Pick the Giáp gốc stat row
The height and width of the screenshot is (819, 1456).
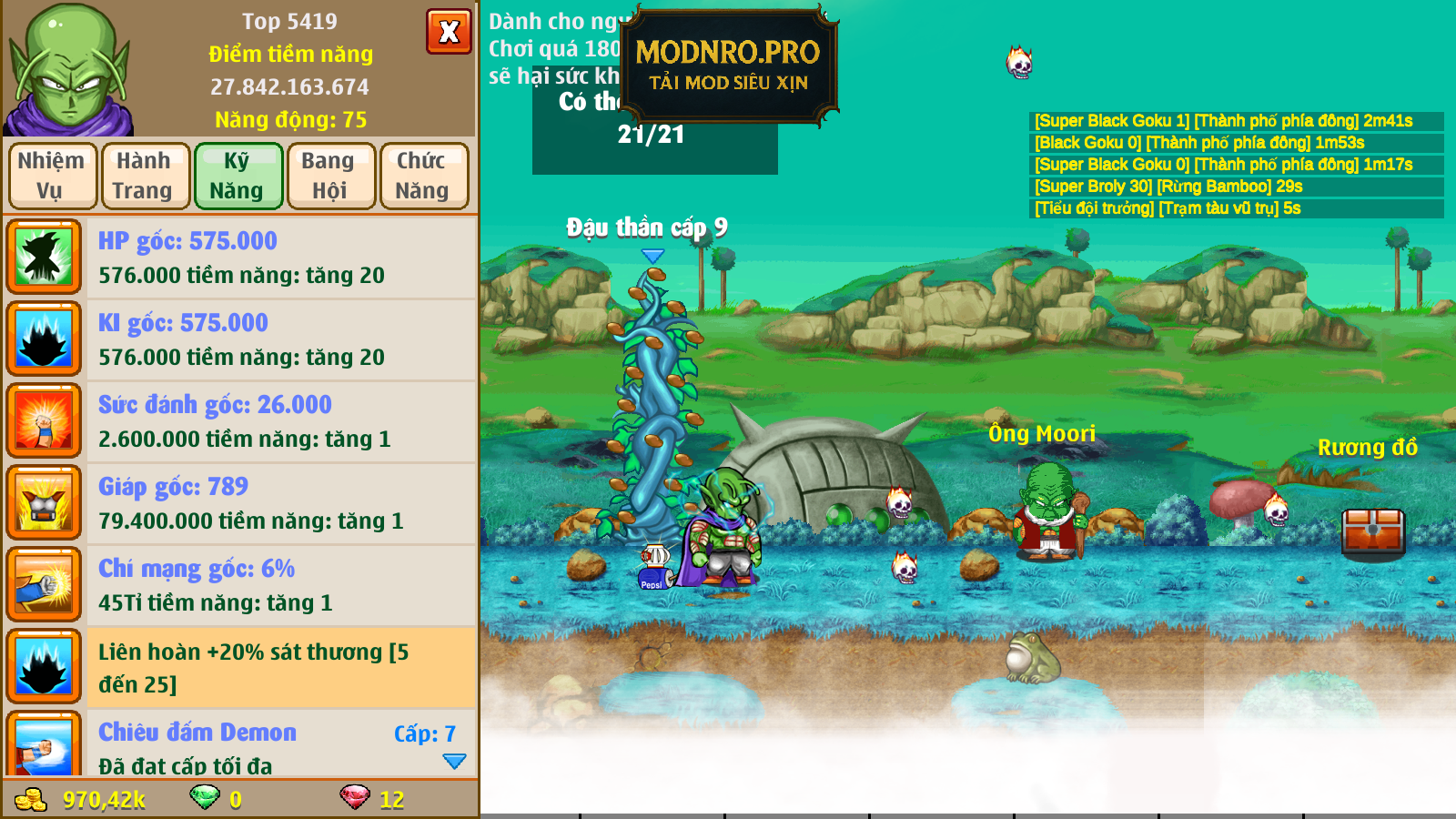pyautogui.click(x=241, y=503)
